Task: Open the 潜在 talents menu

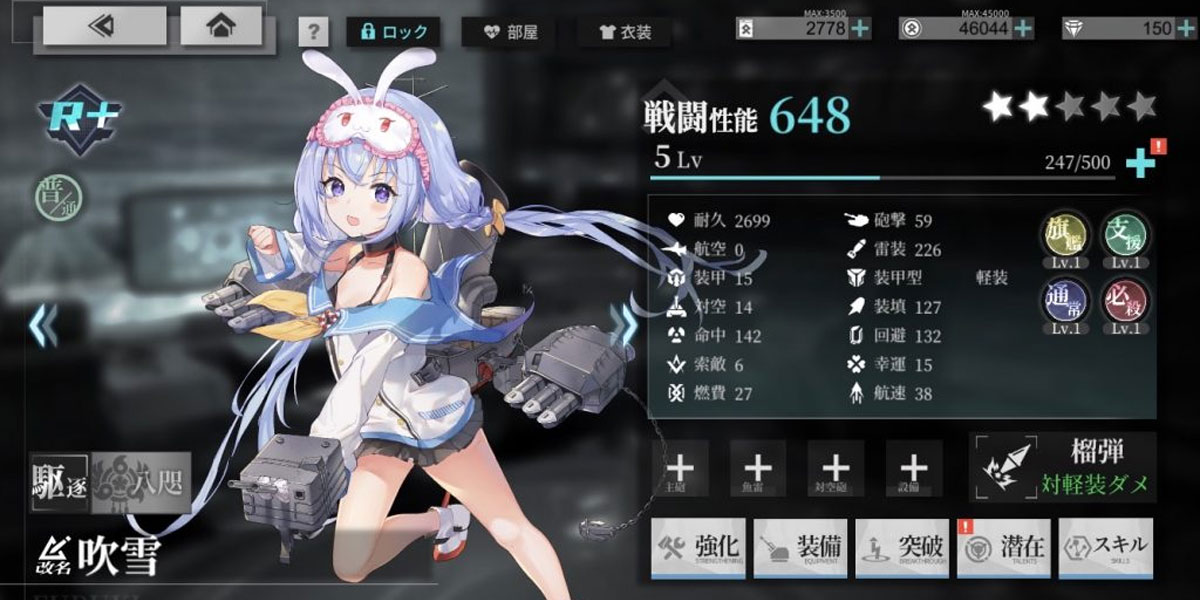Action: coord(1004,547)
